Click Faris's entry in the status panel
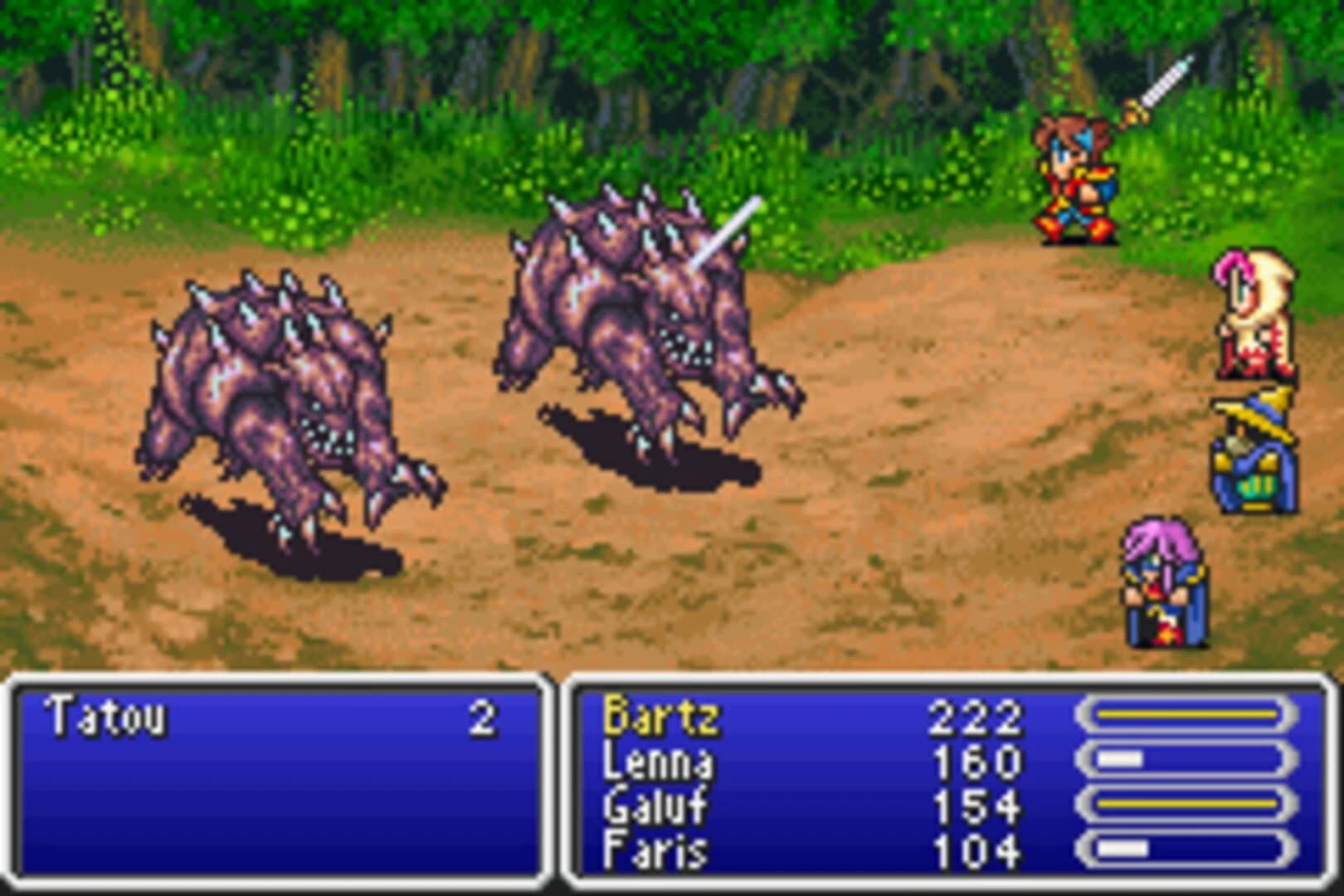 [x=655, y=849]
